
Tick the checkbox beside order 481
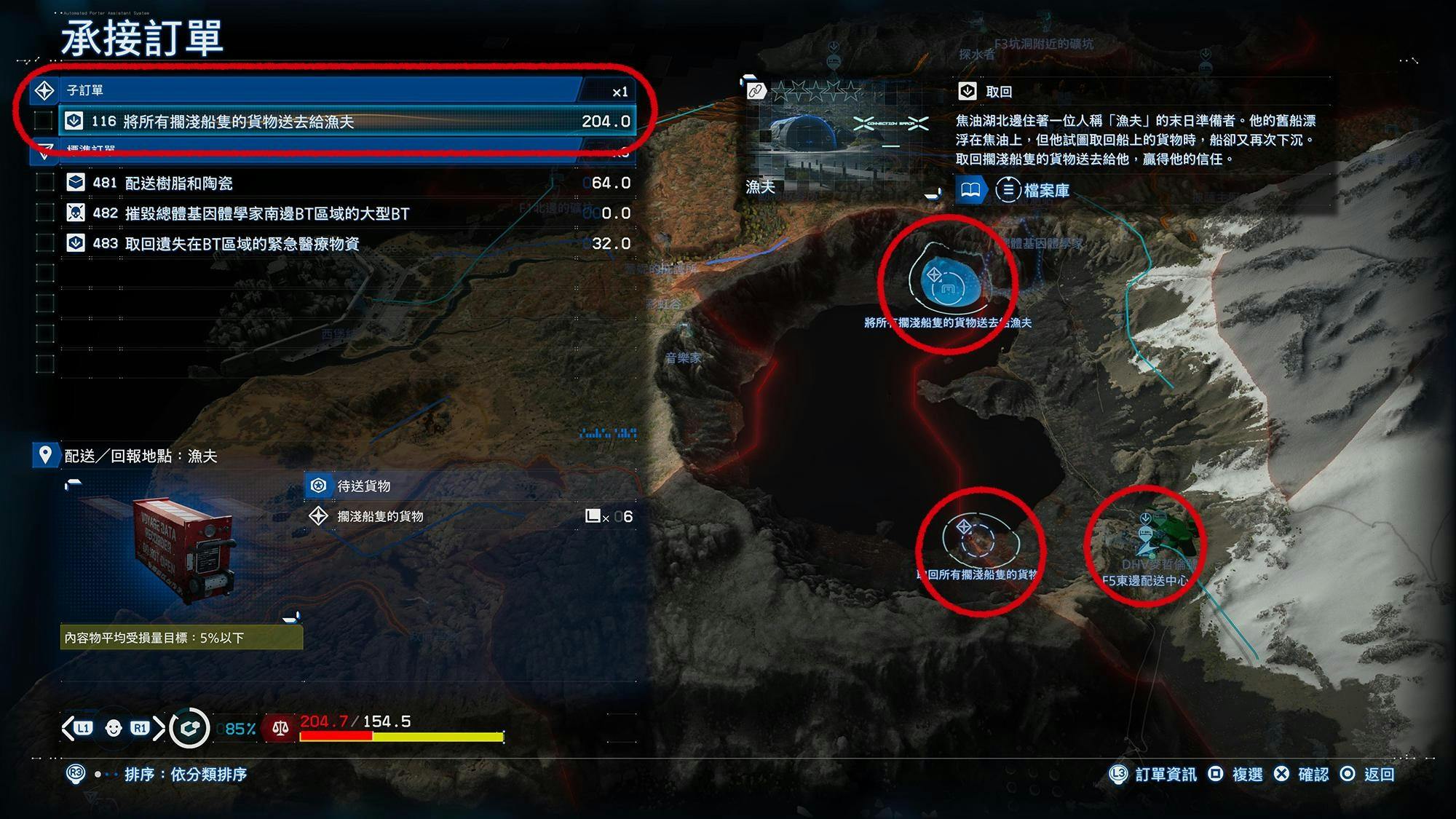pyautogui.click(x=45, y=183)
